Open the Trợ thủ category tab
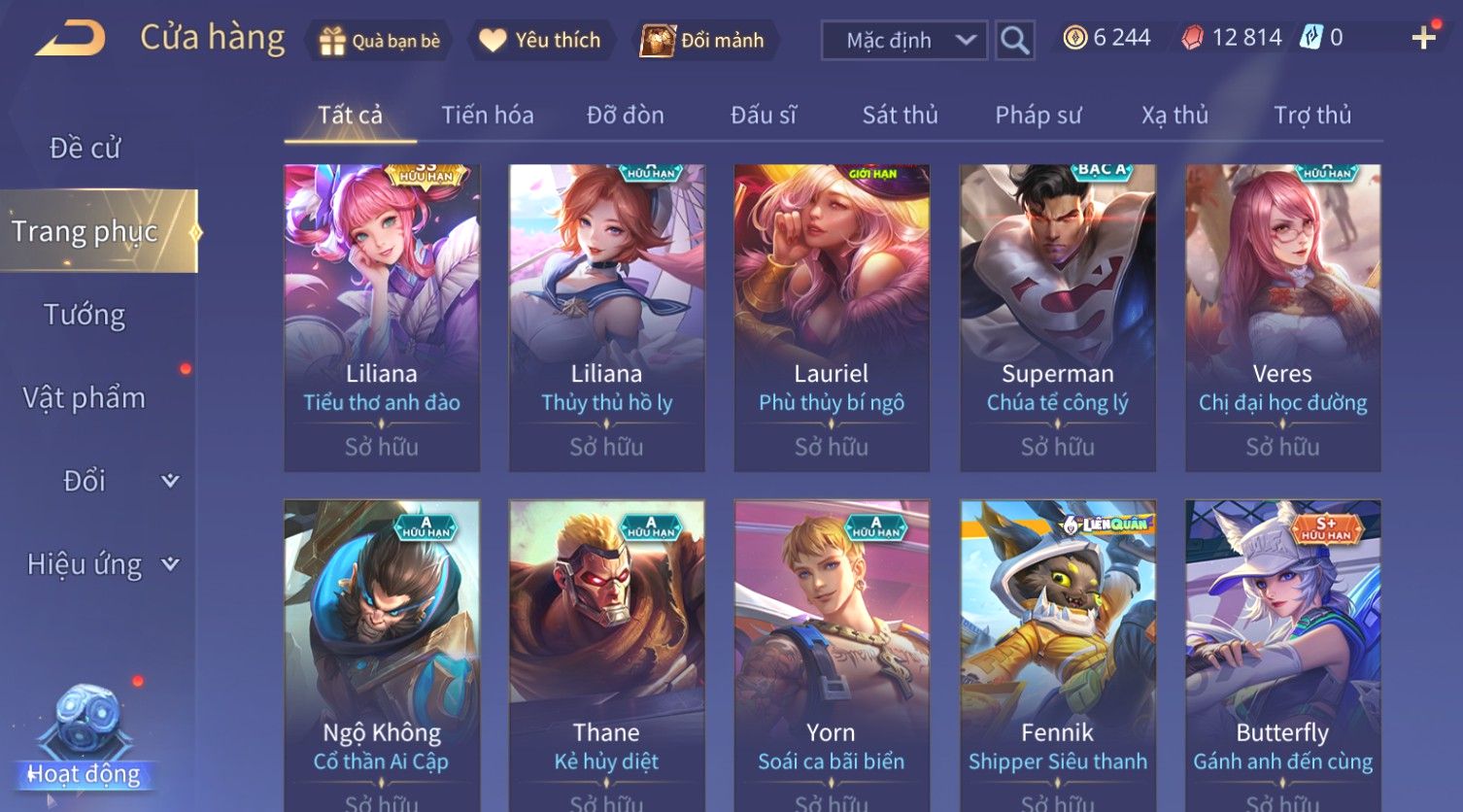Screen dimensions: 1463x812 (x=1311, y=116)
